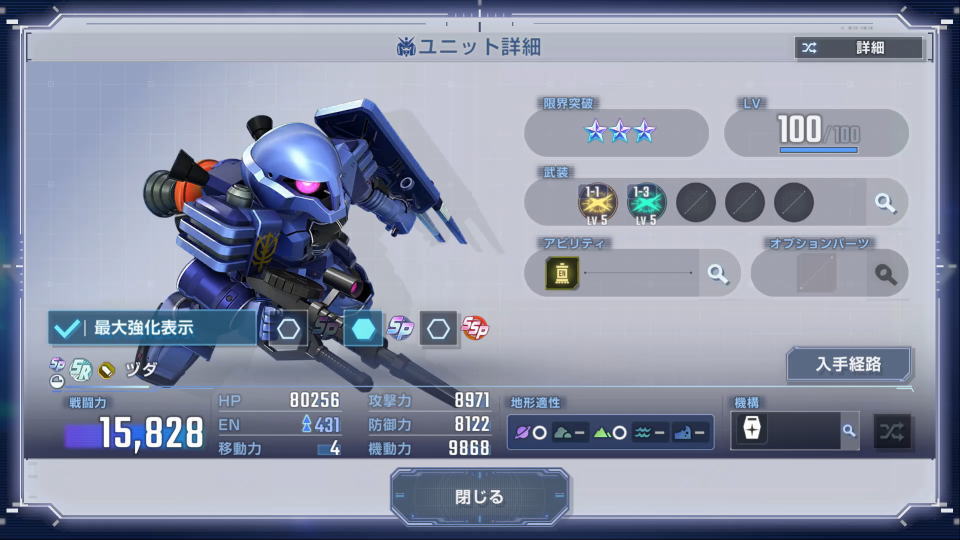960x540 pixels.
Task: Select the filled cyan hexagon rarity button
Action: [x=363, y=328]
